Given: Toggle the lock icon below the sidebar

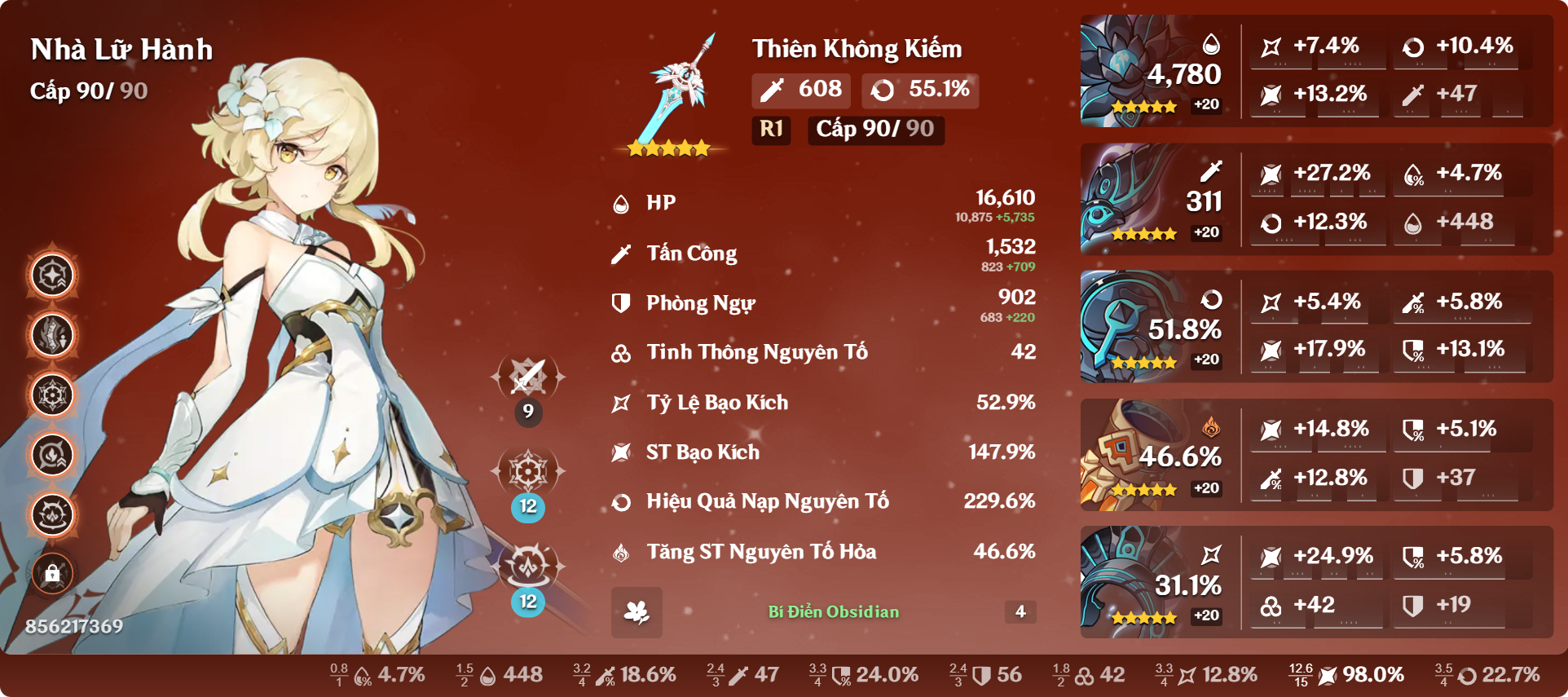Looking at the screenshot, I should (x=51, y=574).
